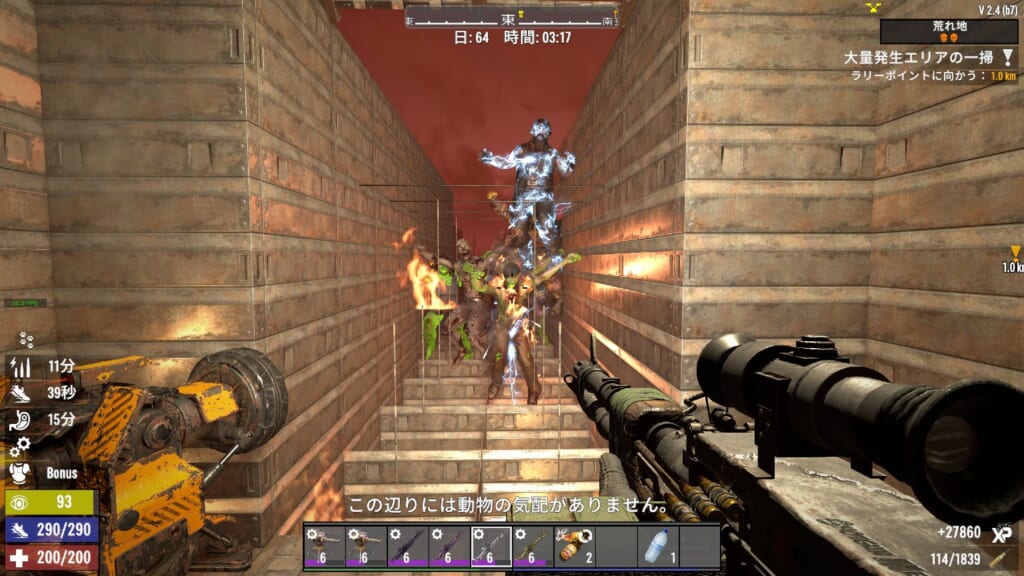
Task: Click the paw print status icon
Action: pos(26,341)
